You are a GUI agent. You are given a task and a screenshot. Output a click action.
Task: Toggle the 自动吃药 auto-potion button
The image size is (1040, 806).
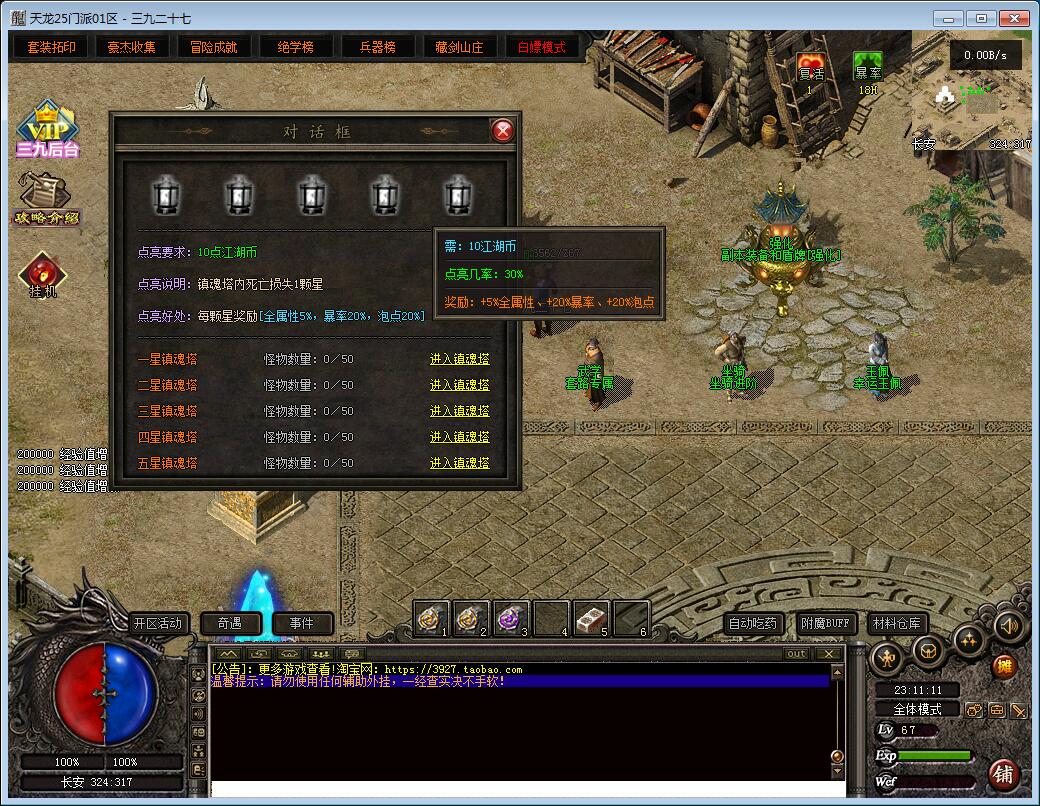click(x=752, y=623)
